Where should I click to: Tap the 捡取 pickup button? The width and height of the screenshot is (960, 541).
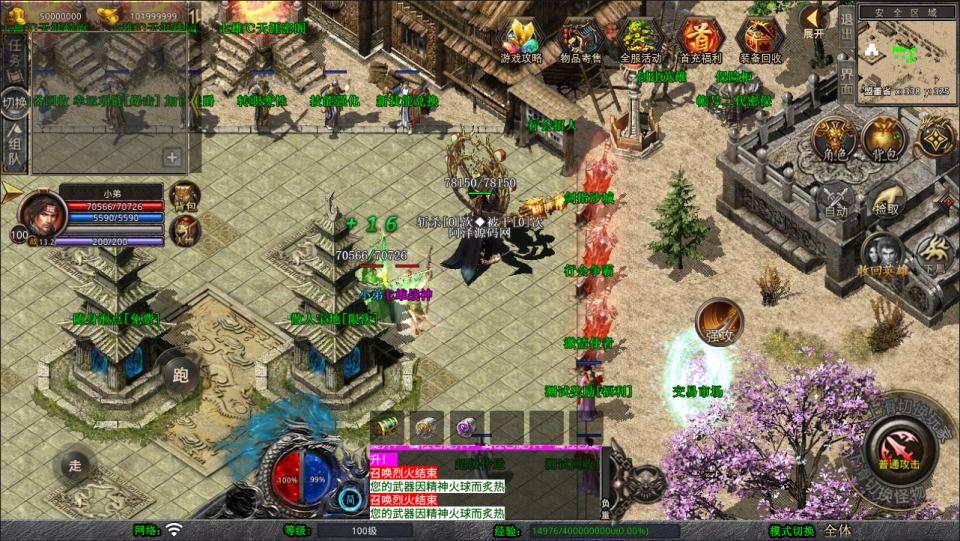(886, 198)
